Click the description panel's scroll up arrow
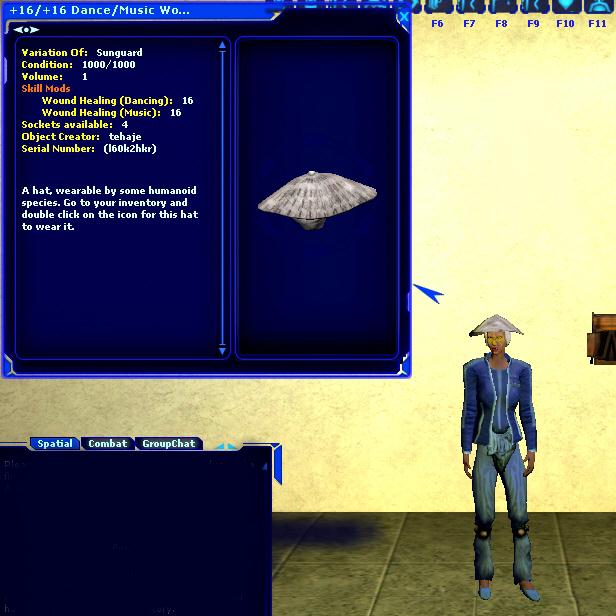This screenshot has height=616, width=616. tap(222, 45)
